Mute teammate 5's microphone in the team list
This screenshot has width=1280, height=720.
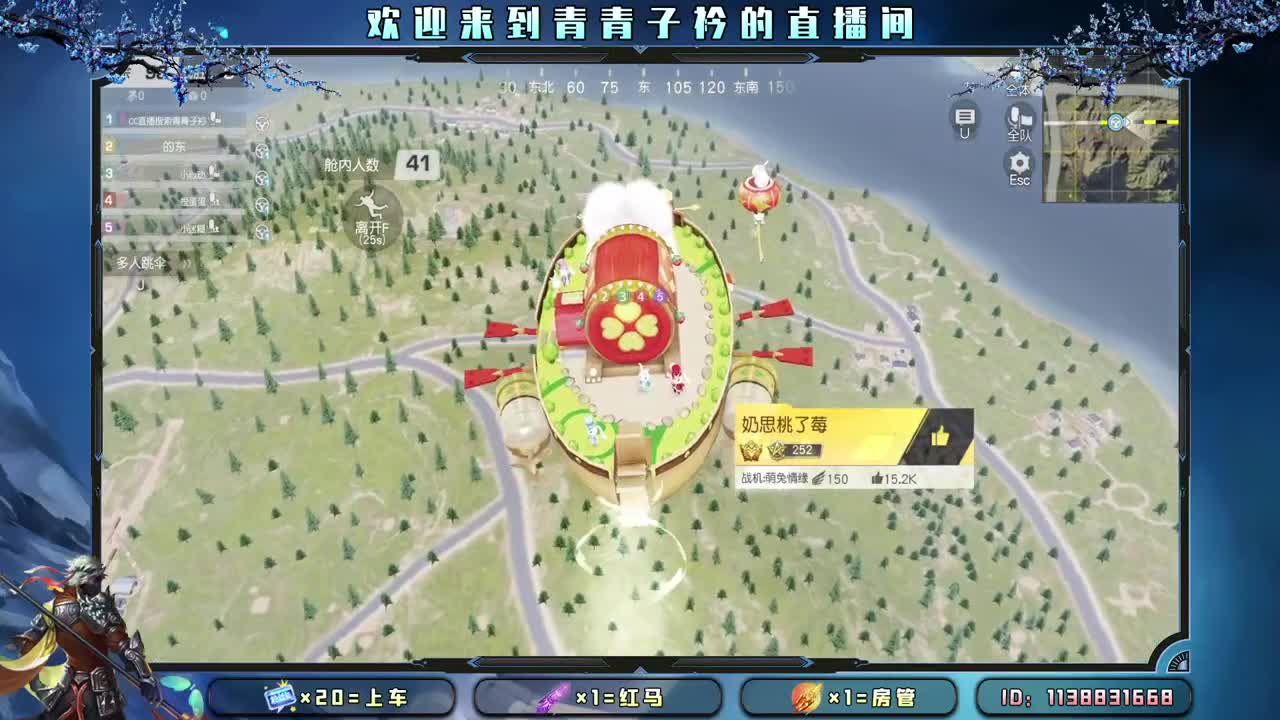(x=211, y=226)
